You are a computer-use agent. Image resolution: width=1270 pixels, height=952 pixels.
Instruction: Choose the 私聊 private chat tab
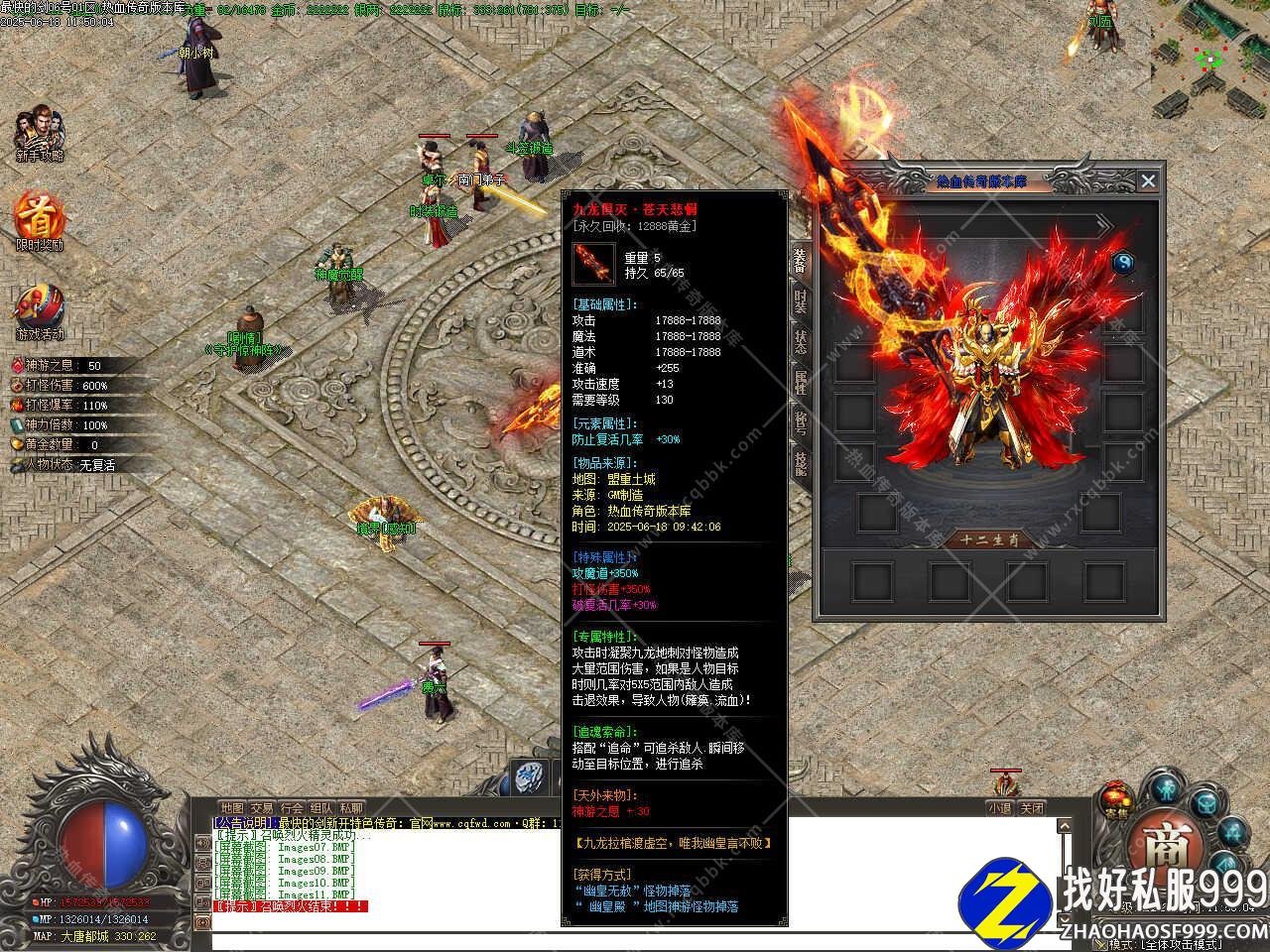point(351,808)
